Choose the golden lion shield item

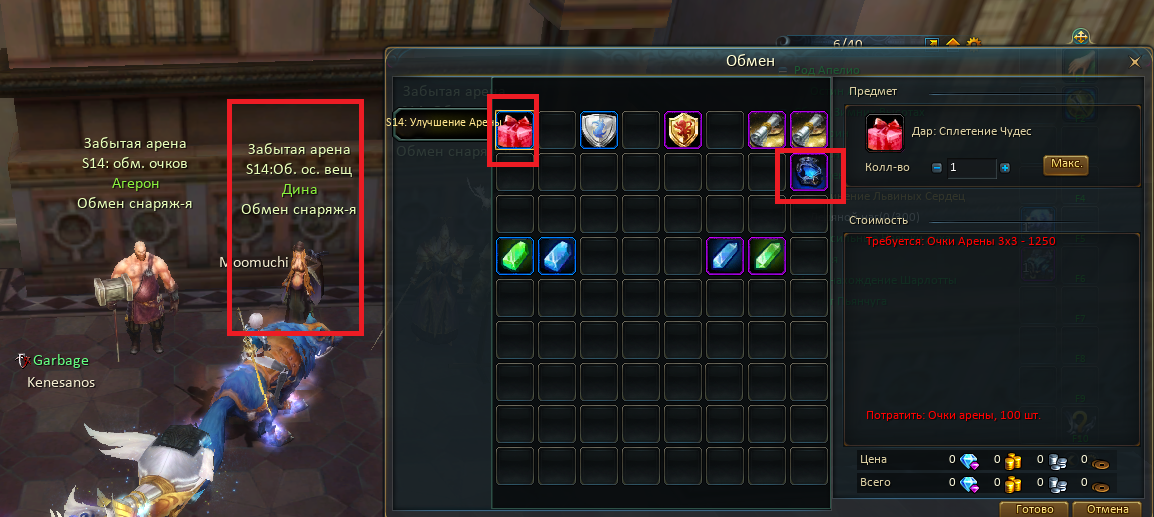click(683, 129)
